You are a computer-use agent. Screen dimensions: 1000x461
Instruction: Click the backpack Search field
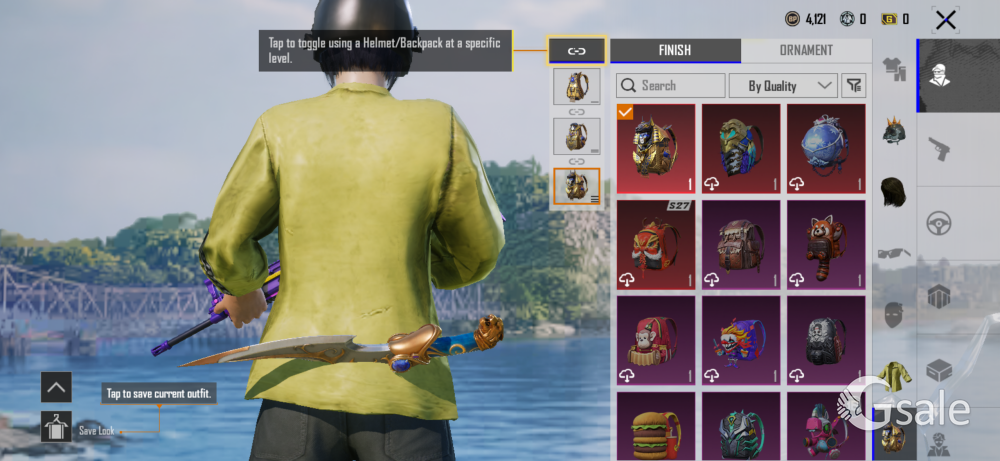671,86
